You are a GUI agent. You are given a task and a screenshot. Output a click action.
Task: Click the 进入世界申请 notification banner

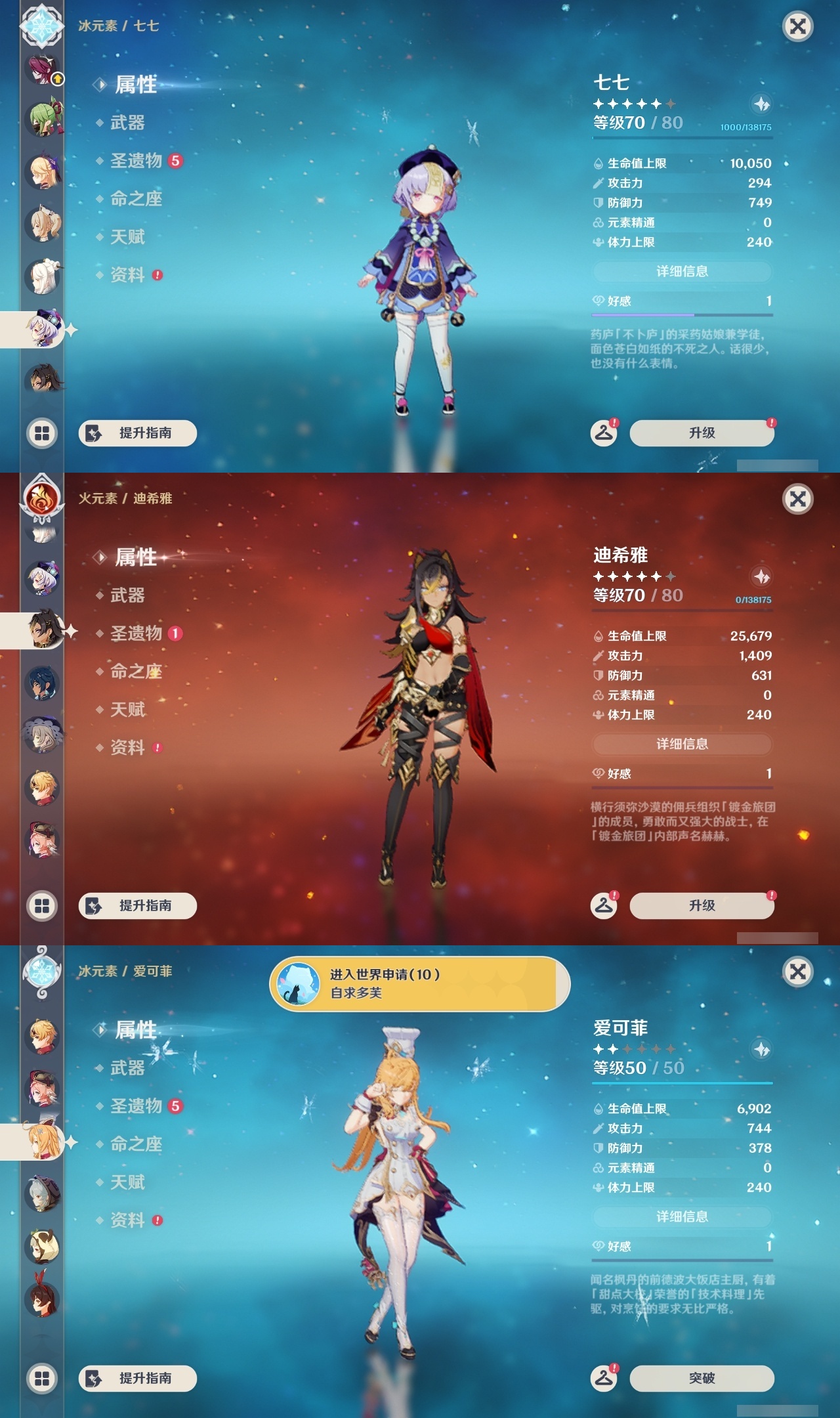tap(420, 983)
